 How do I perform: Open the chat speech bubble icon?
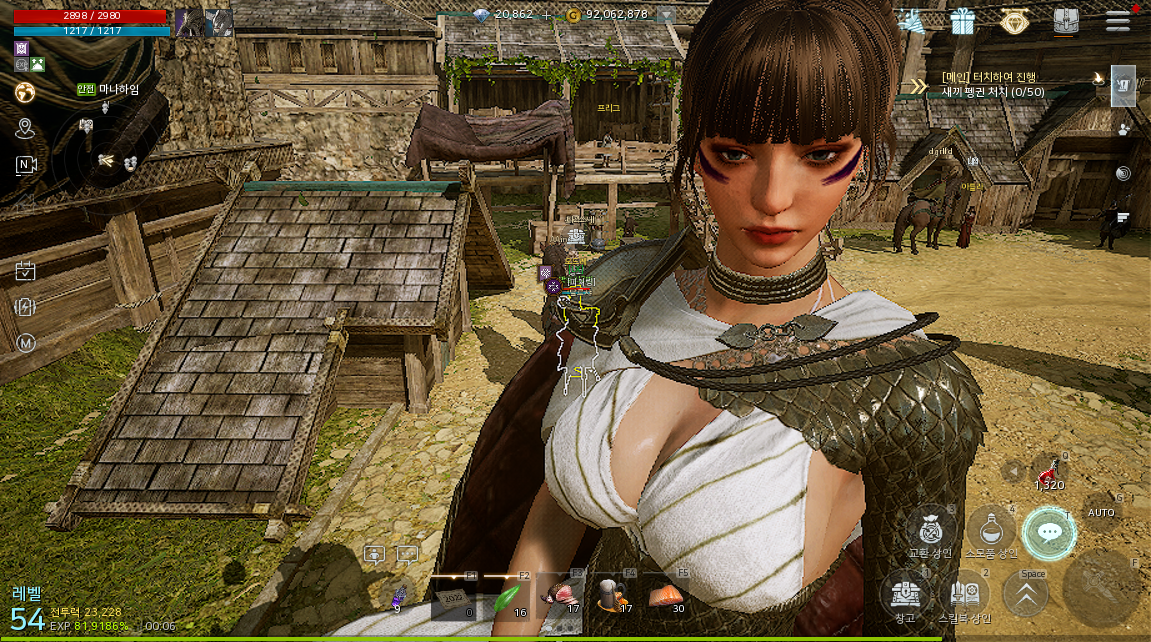pos(407,554)
